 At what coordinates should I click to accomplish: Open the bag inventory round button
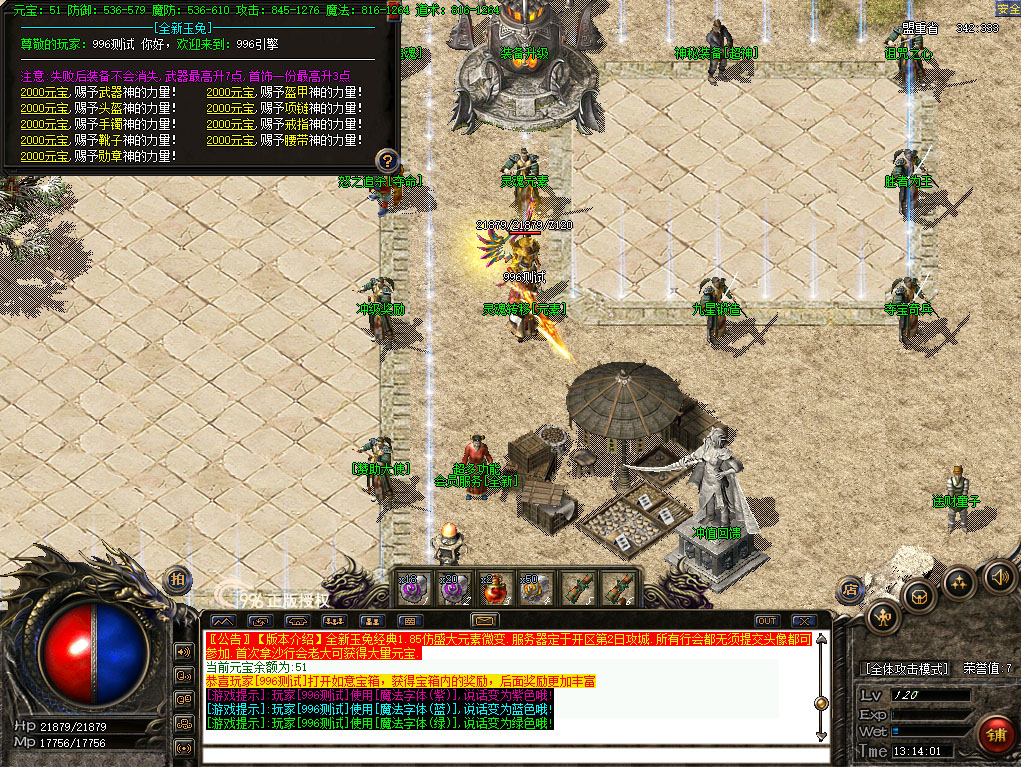point(920,597)
